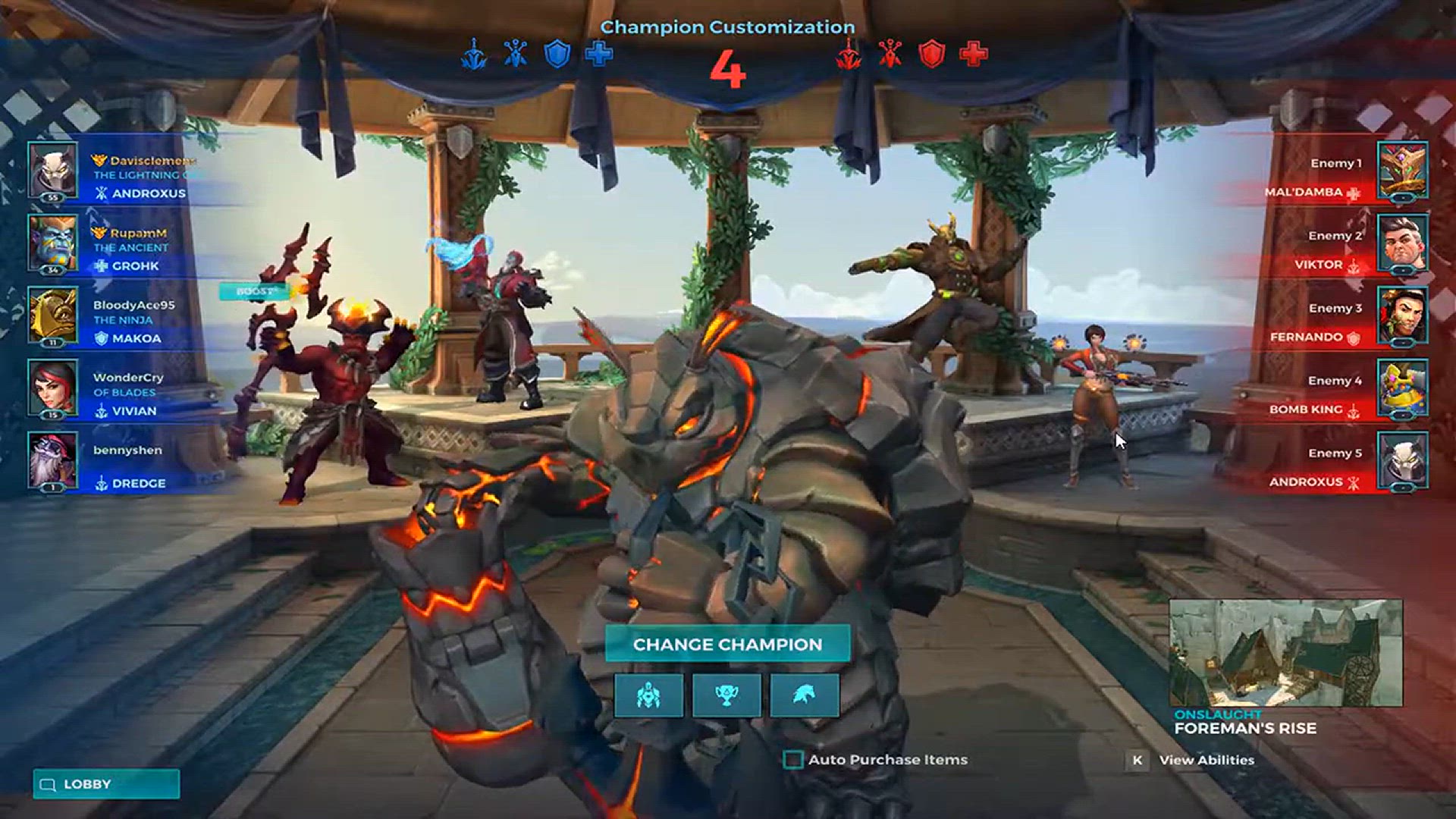Select the trophy icon button
The width and height of the screenshot is (1456, 819).
726,695
